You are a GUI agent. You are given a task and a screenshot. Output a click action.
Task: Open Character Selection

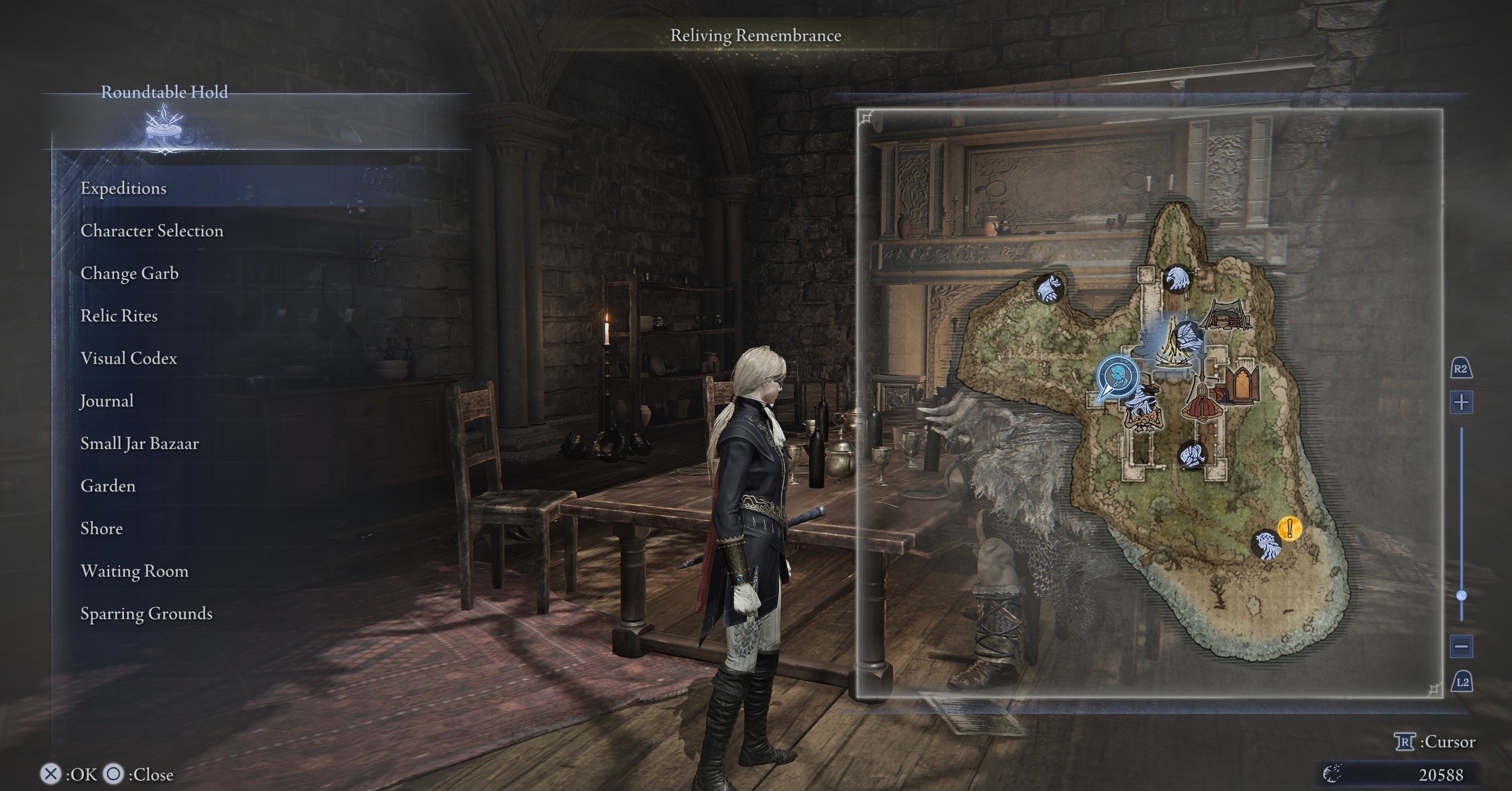click(x=152, y=230)
